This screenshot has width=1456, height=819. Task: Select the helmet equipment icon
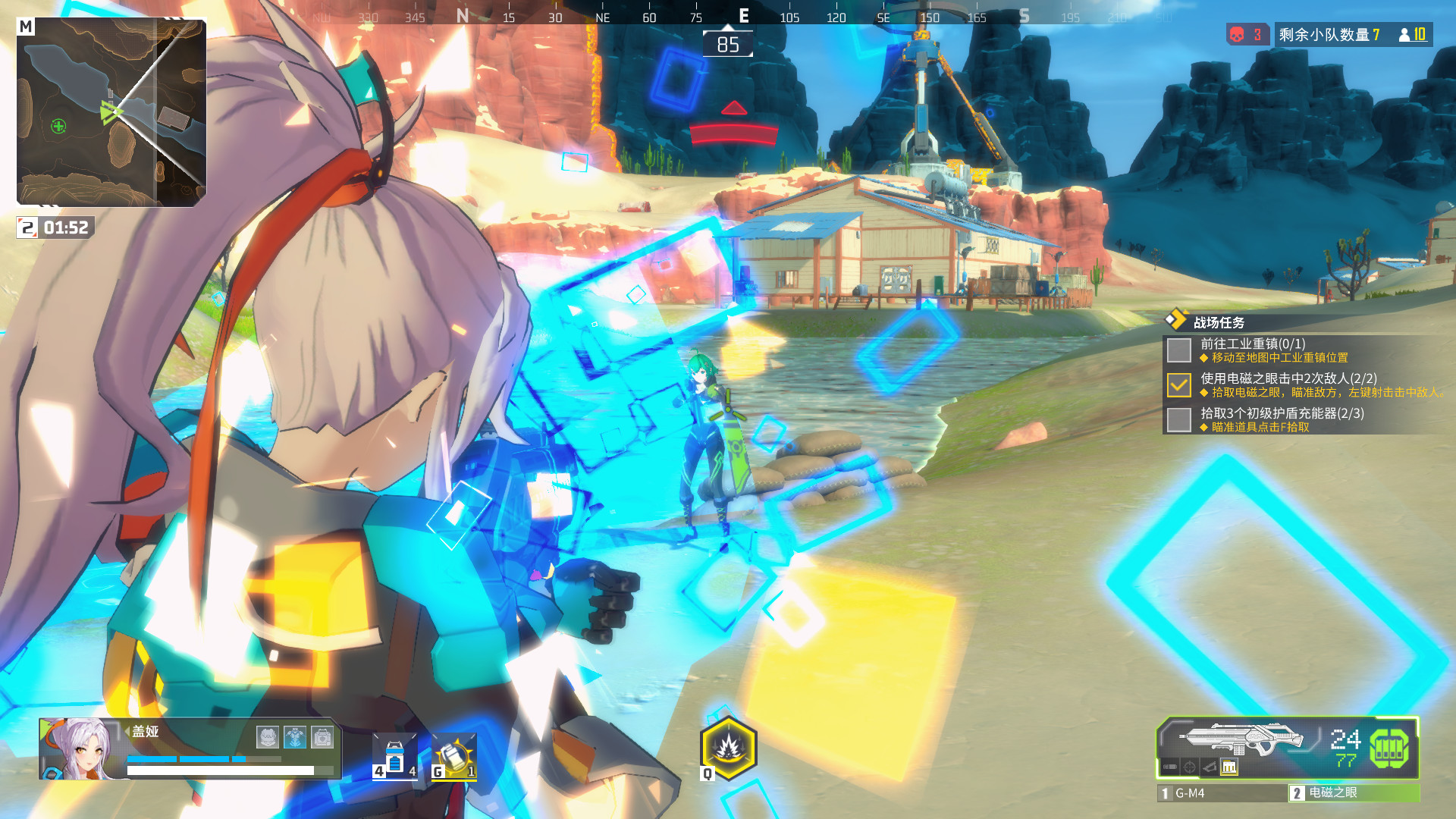tap(268, 736)
